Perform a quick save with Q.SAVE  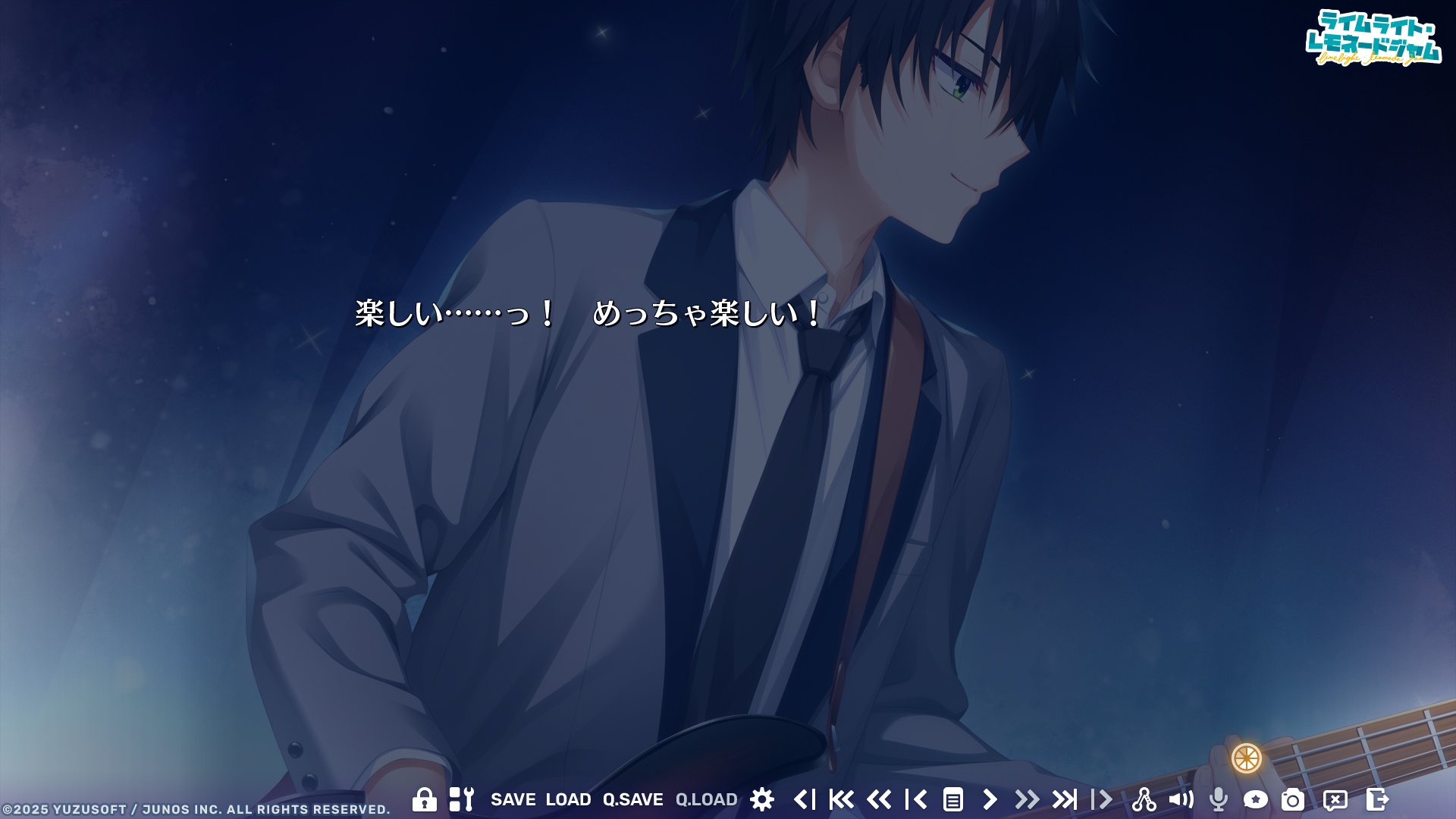[x=632, y=799]
